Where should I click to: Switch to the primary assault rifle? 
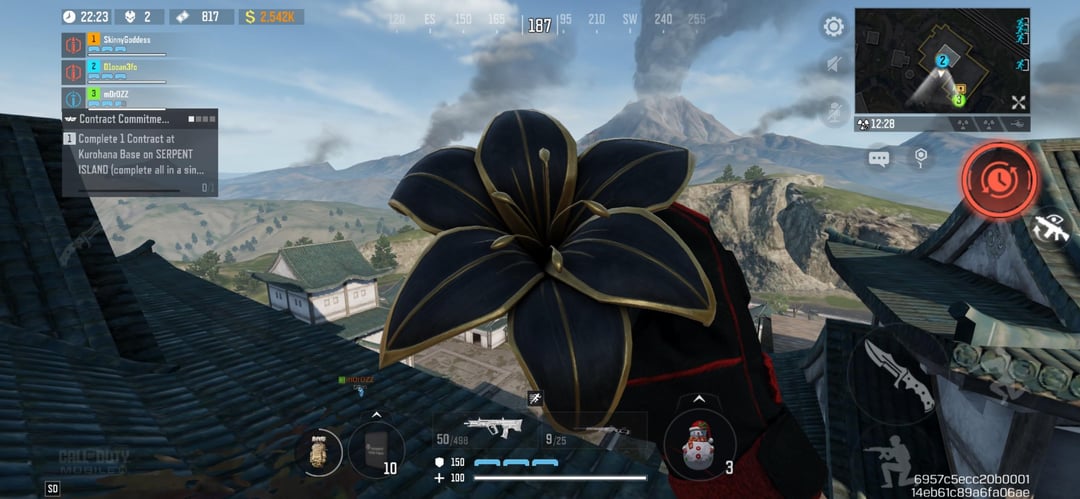(x=493, y=426)
